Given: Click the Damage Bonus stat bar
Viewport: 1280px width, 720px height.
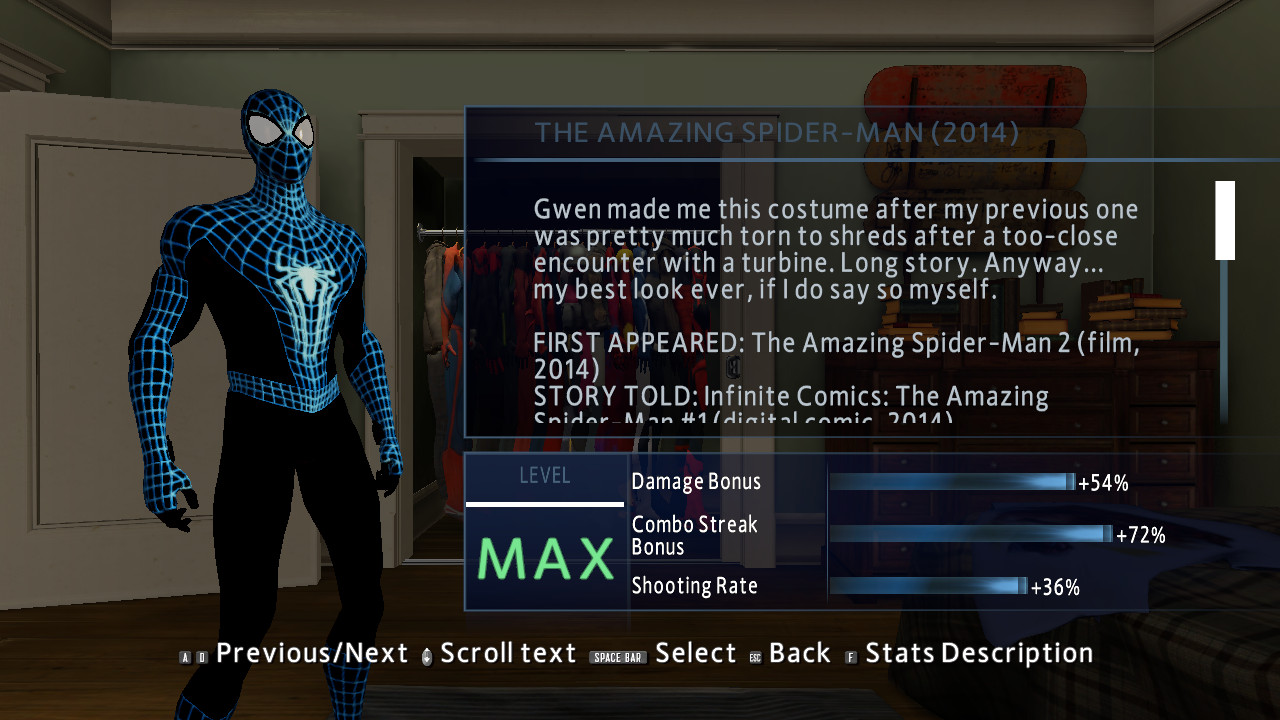Looking at the screenshot, I should point(950,483).
